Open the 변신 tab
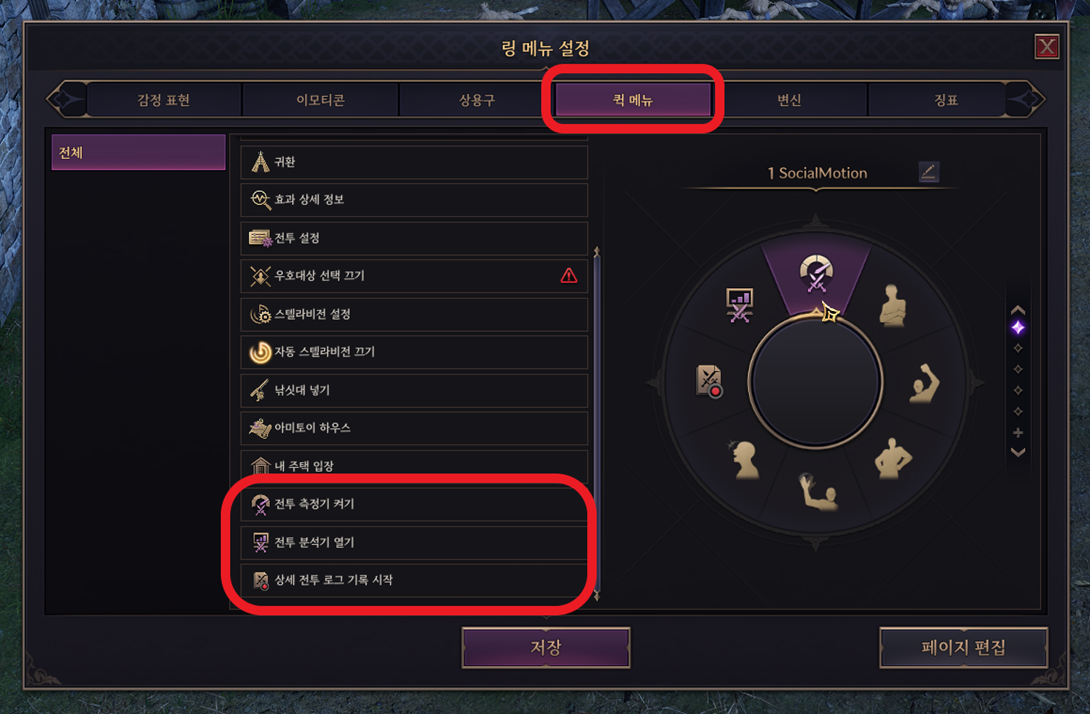Image resolution: width=1090 pixels, height=714 pixels. pyautogui.click(x=789, y=100)
